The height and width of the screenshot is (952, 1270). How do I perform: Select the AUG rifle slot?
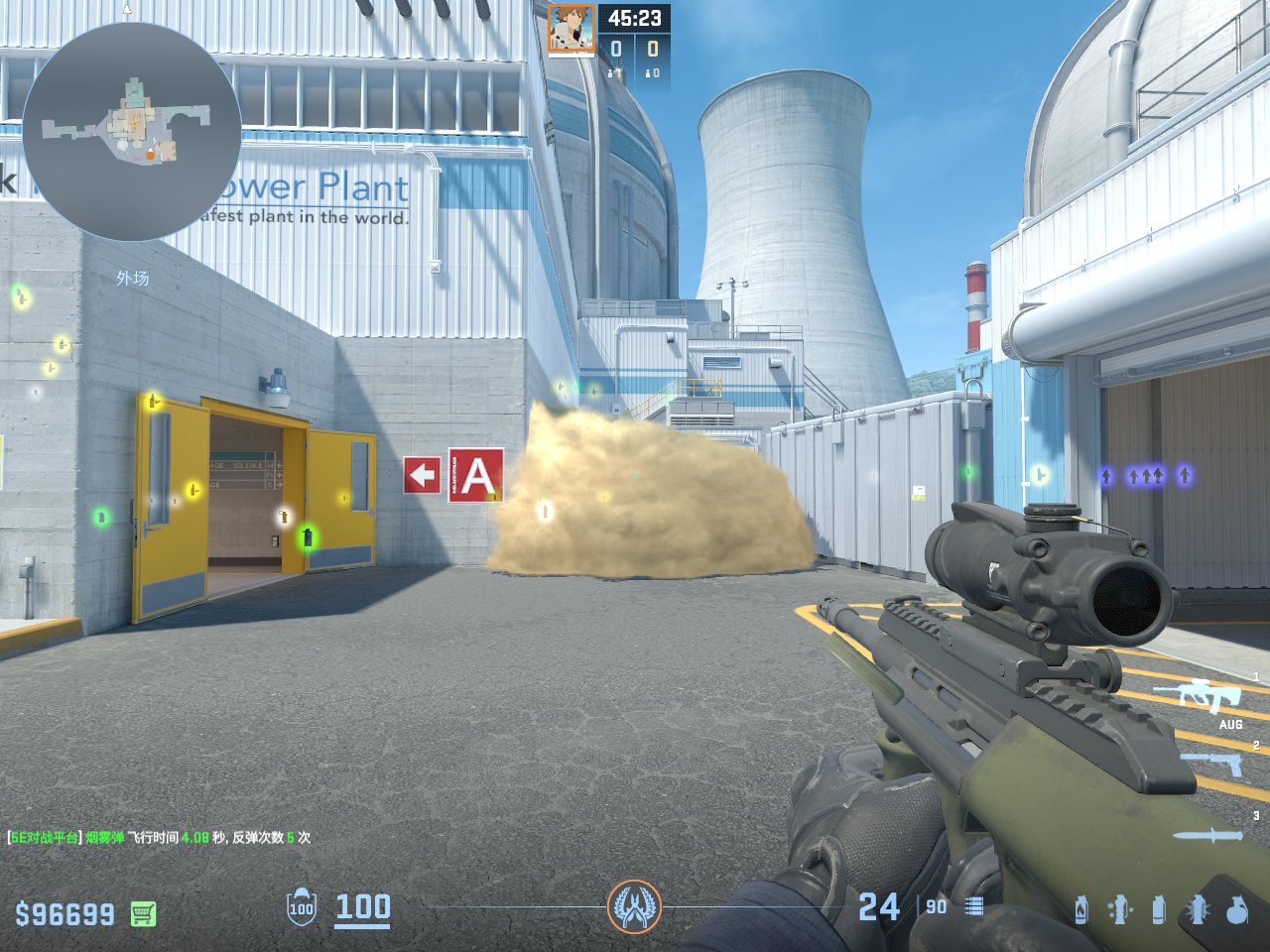point(1210,697)
